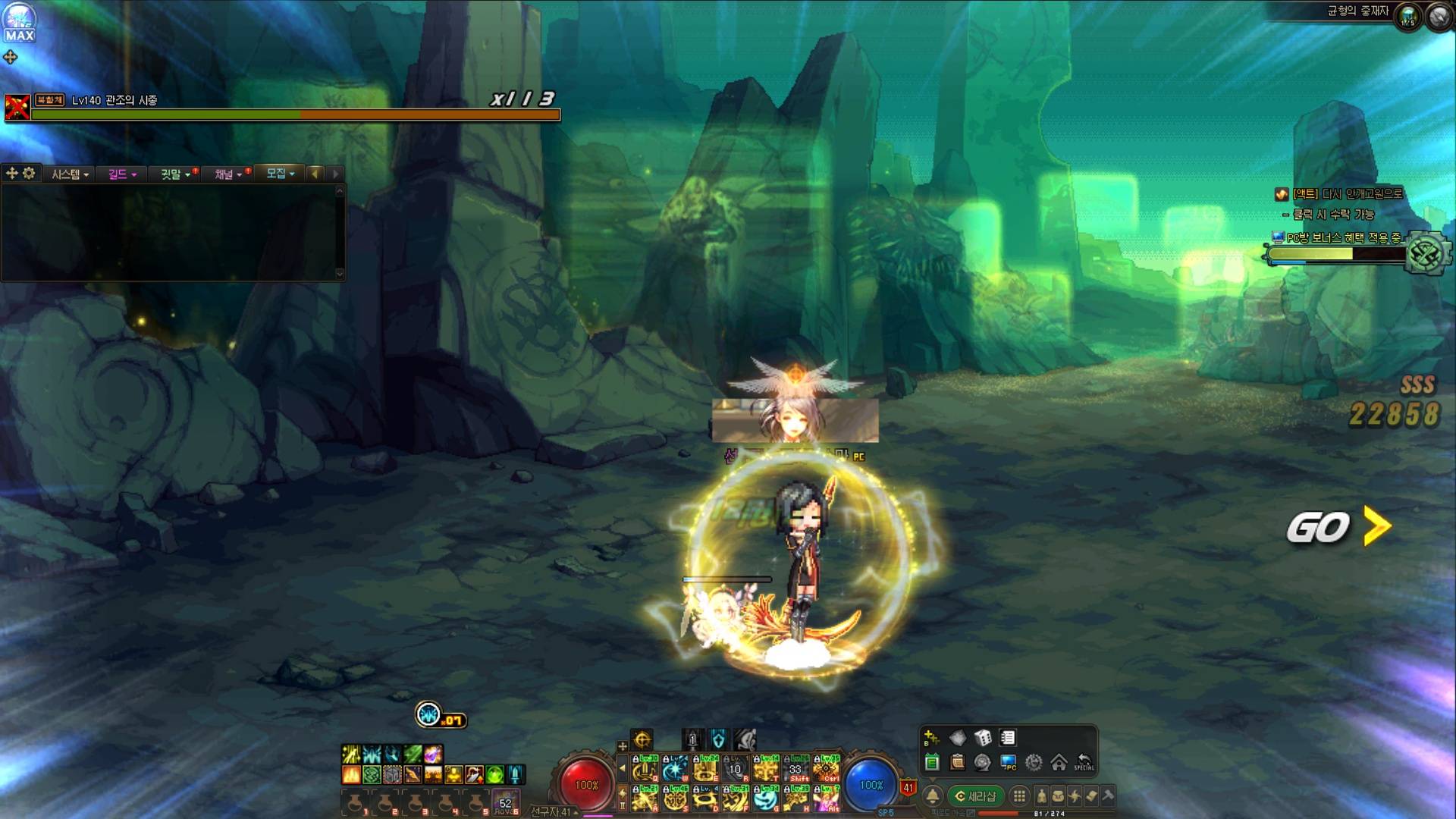Screen dimensions: 1456x819
Task: Use the skill bound to Ctrl
Action: click(x=827, y=770)
